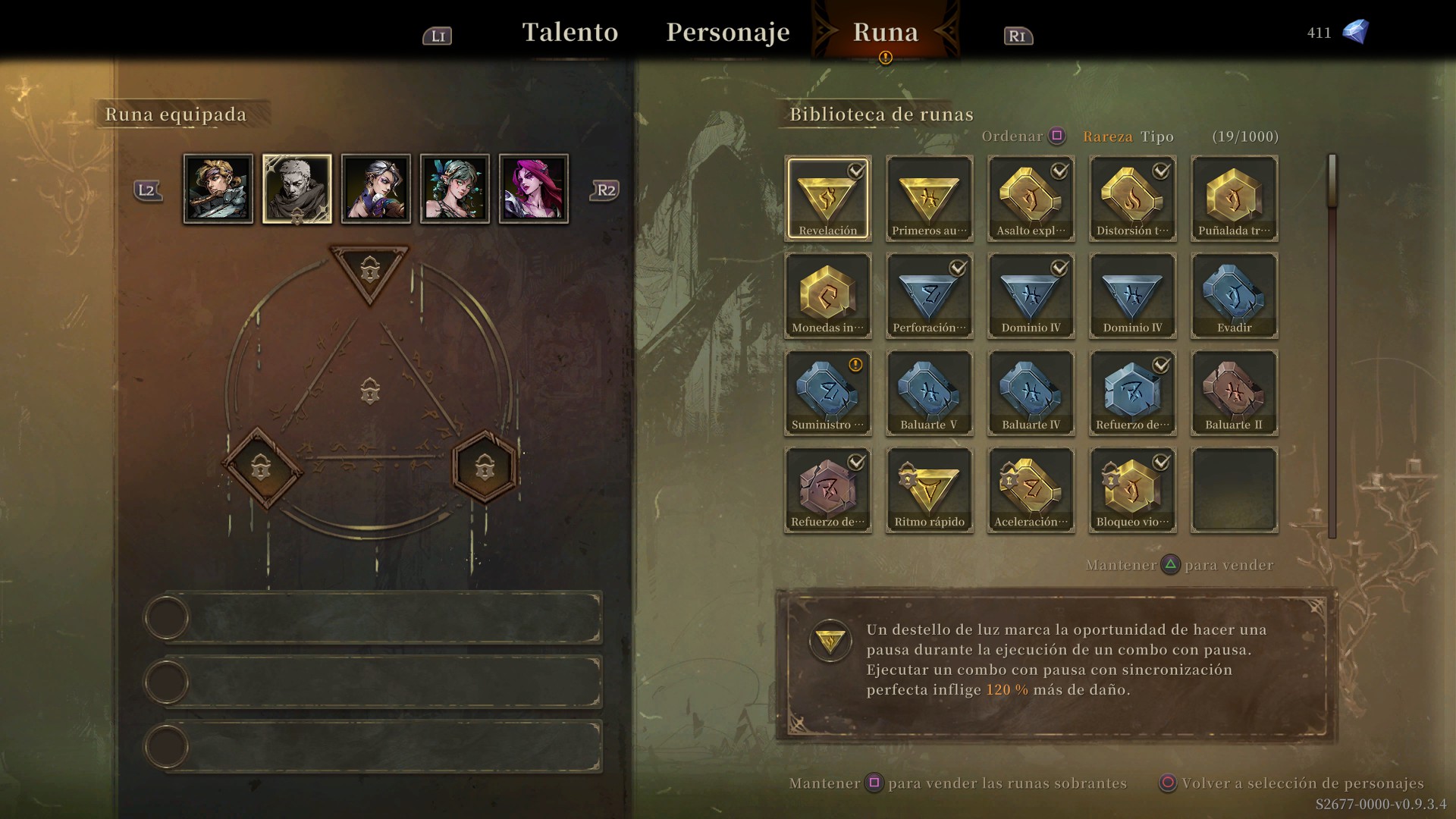
Task: Select the grey-haired hooded man portrait
Action: click(x=297, y=189)
